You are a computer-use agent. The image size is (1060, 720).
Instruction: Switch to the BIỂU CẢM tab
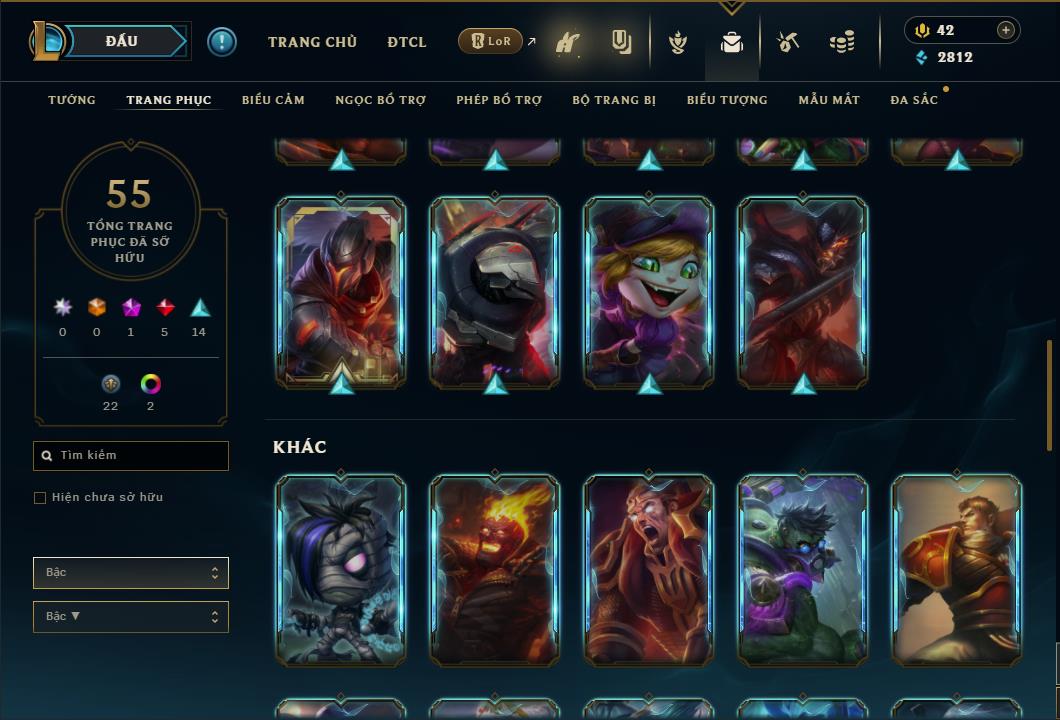pos(273,100)
